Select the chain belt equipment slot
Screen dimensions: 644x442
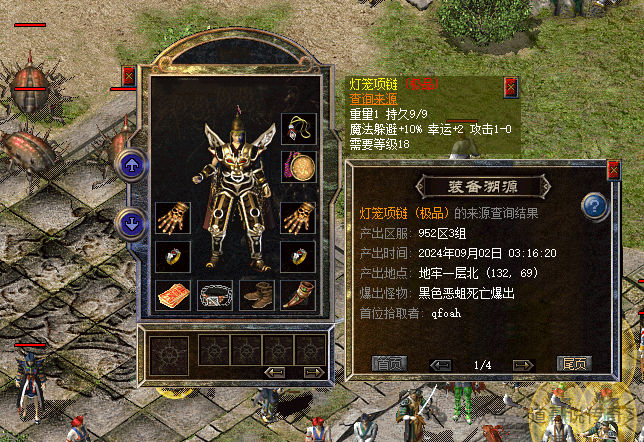point(214,295)
